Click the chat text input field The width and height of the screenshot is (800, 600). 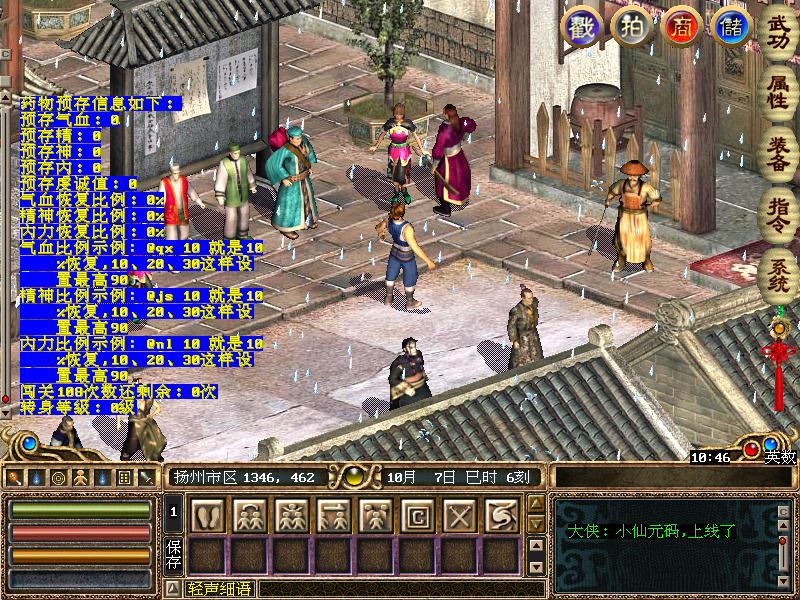click(x=400, y=589)
